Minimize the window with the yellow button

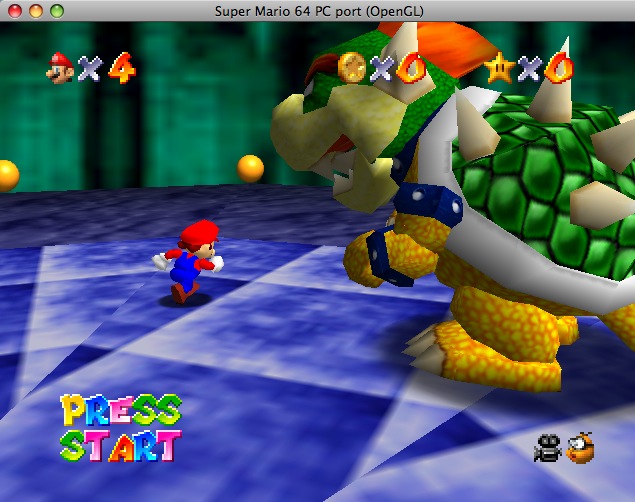37,10
